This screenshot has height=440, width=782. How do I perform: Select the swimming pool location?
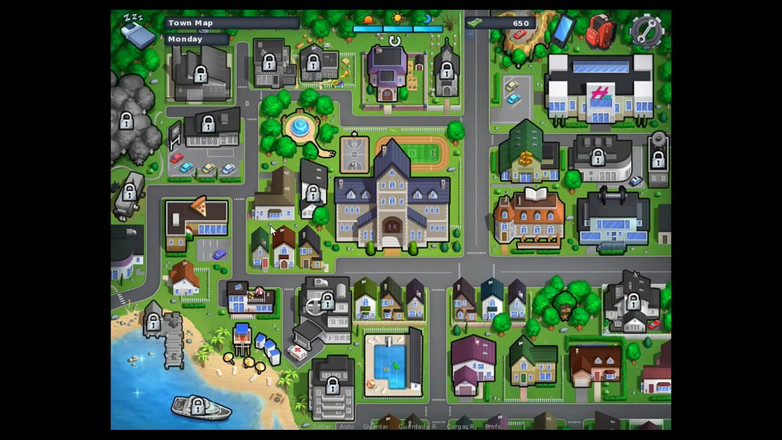pos(390,362)
